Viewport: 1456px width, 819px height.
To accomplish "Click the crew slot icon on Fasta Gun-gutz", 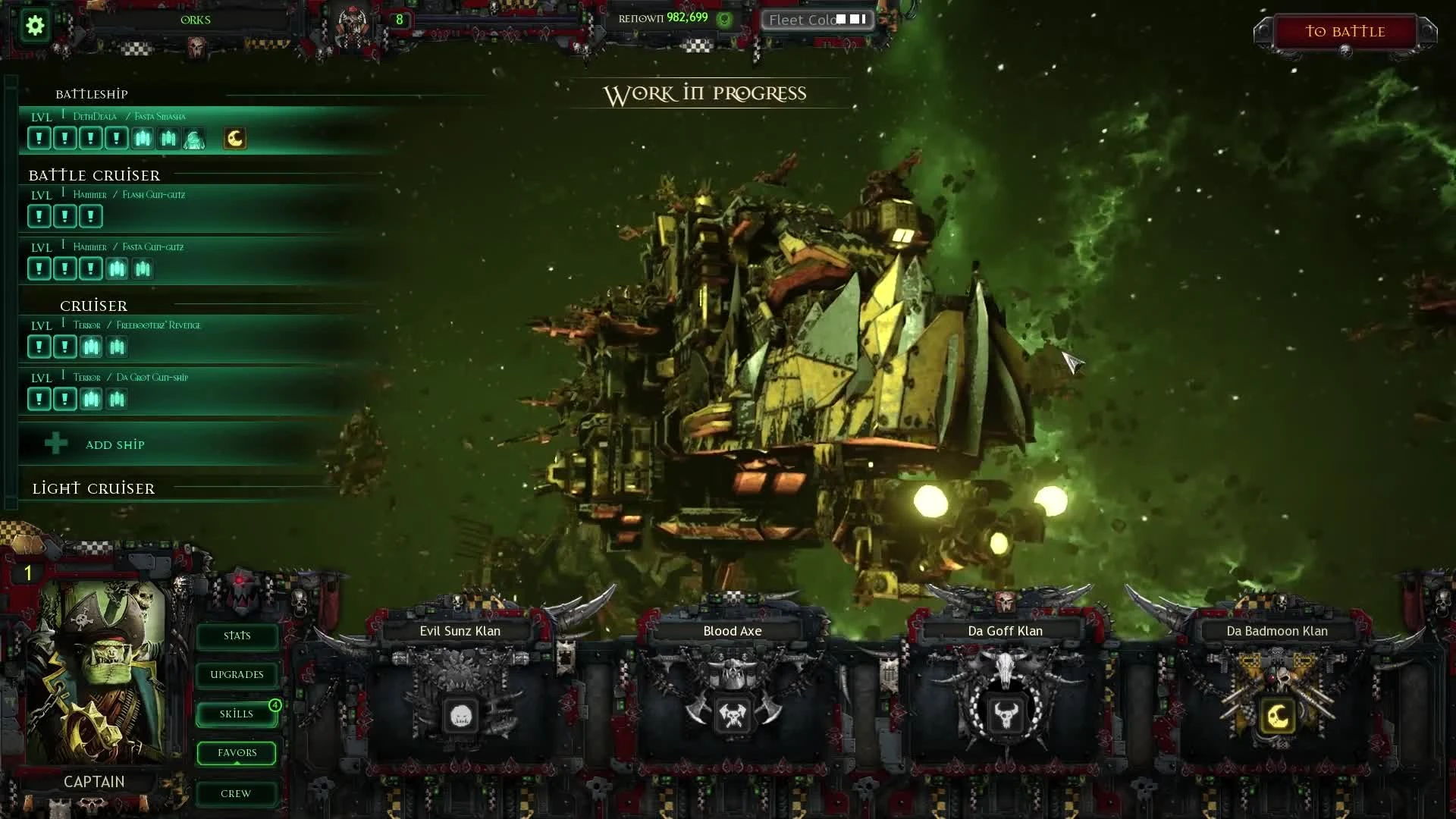I will coord(118,269).
